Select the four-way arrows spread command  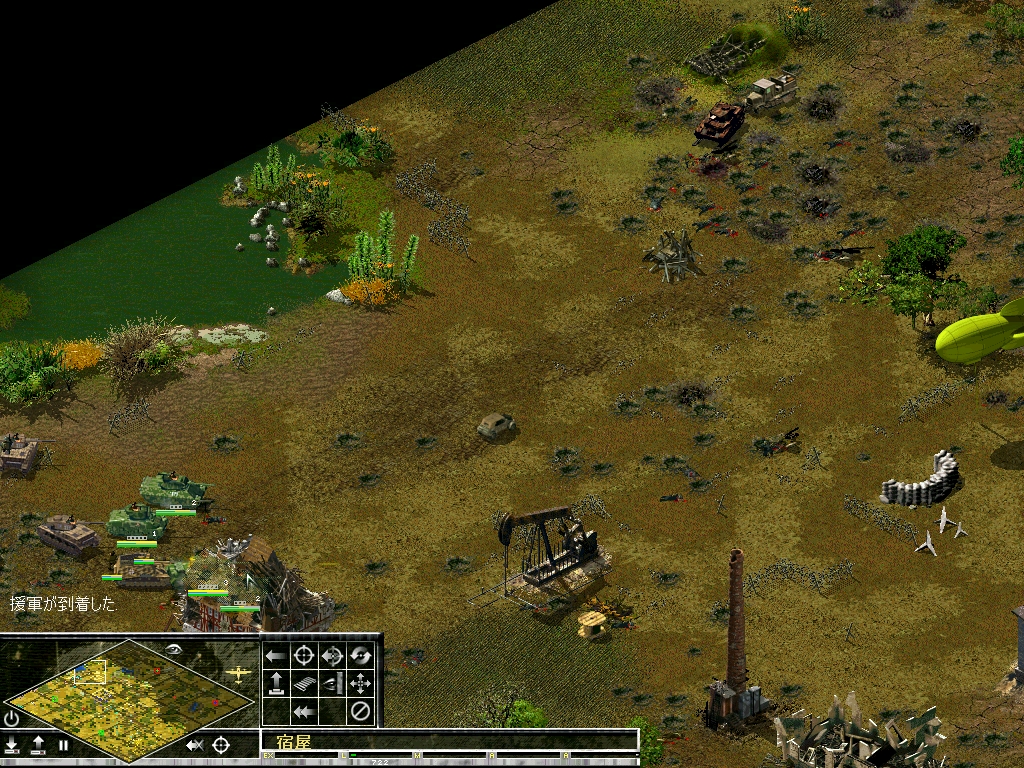pos(361,684)
